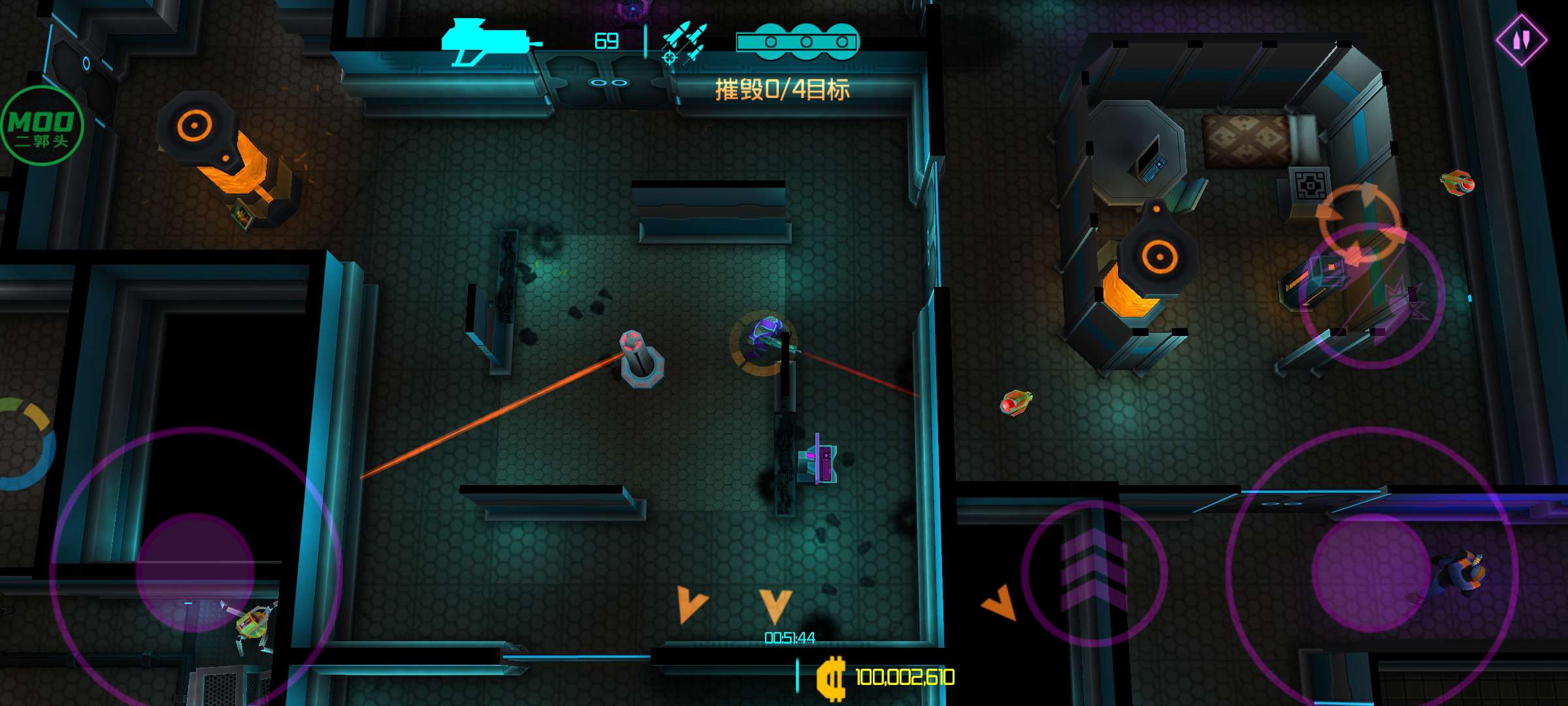Image resolution: width=1568 pixels, height=706 pixels.
Task: Select the homing missiles icon
Action: pyautogui.click(x=683, y=43)
